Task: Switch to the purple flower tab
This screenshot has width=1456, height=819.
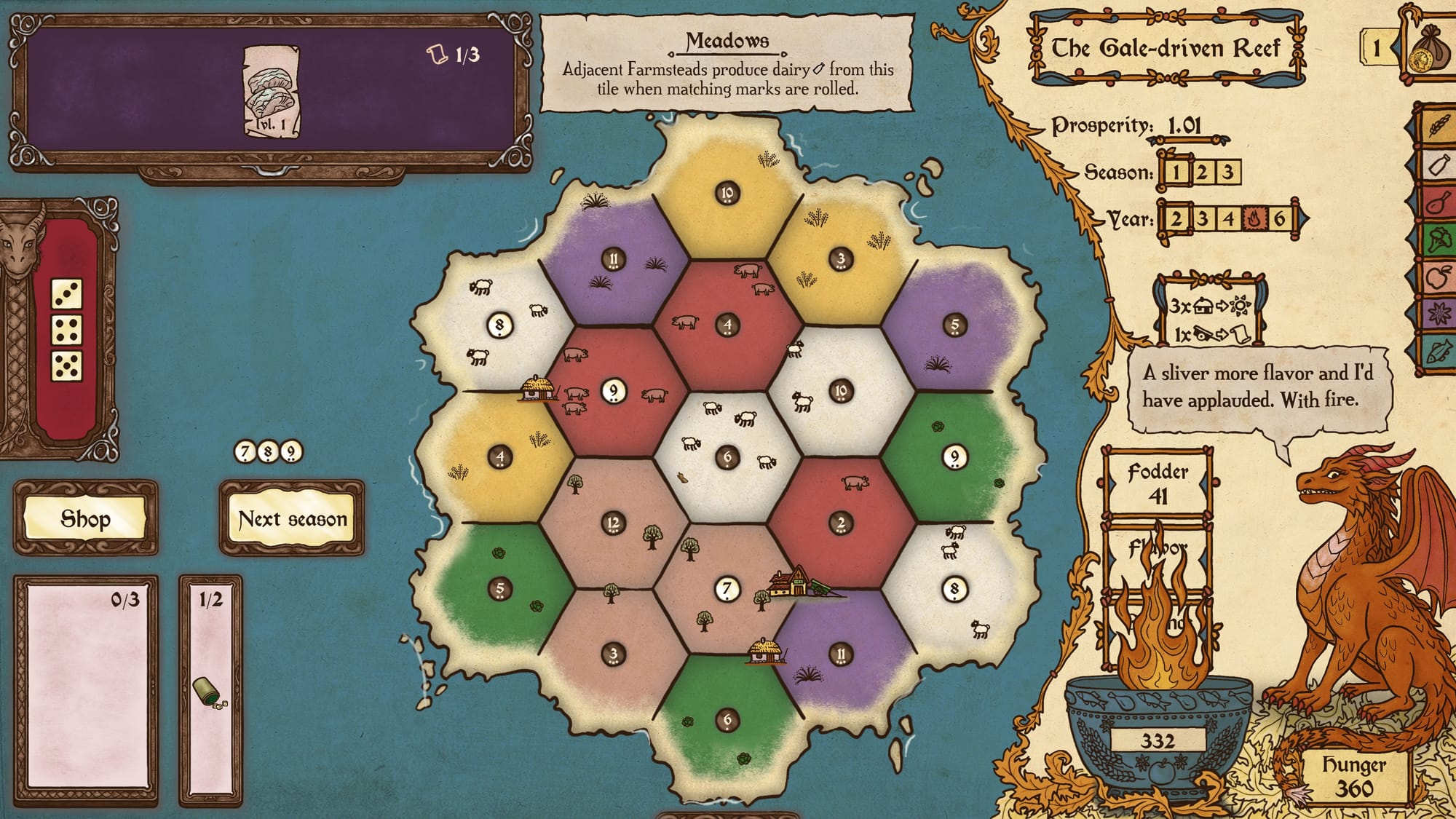Action: (x=1438, y=314)
